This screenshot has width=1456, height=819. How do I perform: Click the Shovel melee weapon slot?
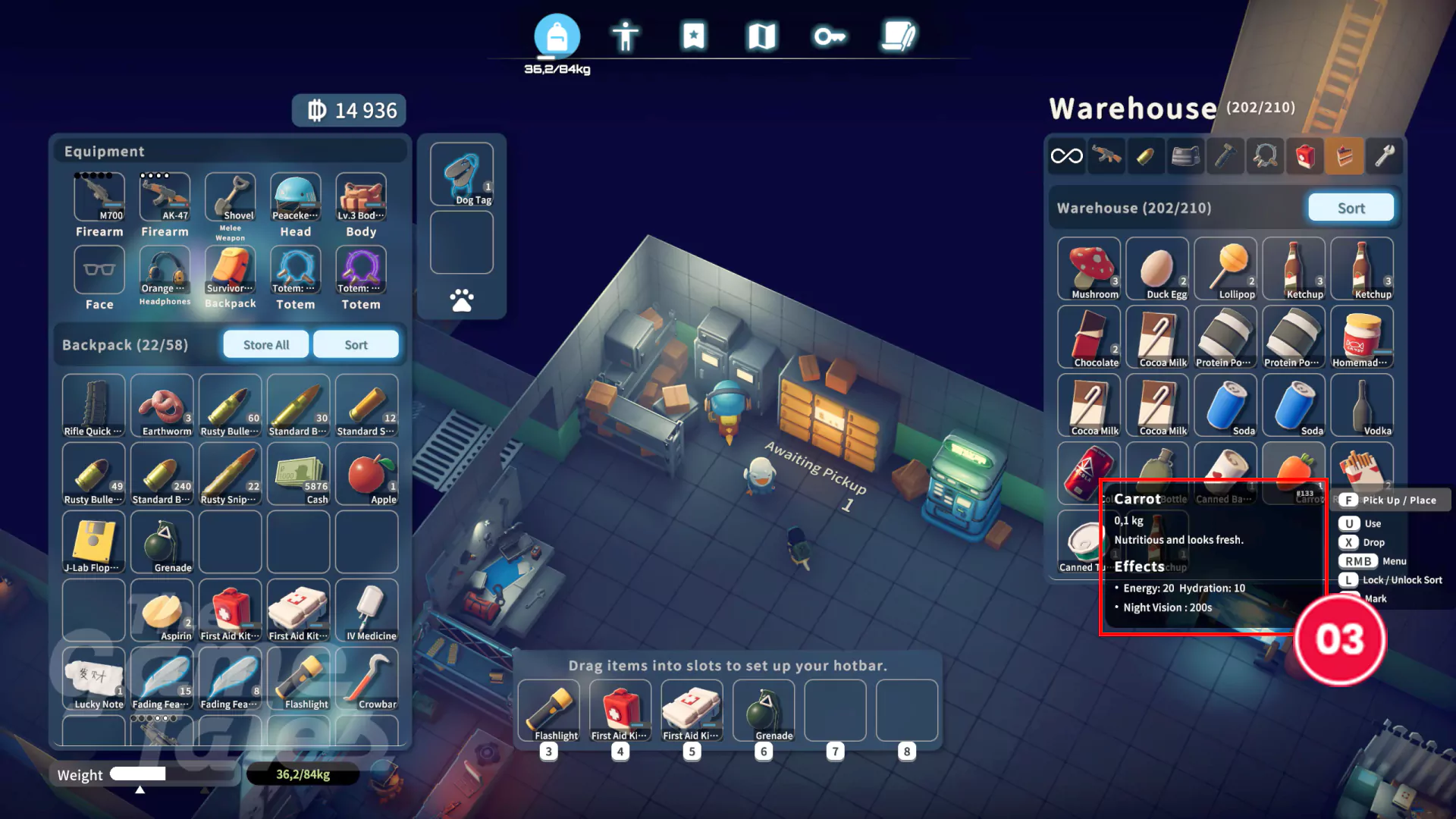pyautogui.click(x=231, y=197)
